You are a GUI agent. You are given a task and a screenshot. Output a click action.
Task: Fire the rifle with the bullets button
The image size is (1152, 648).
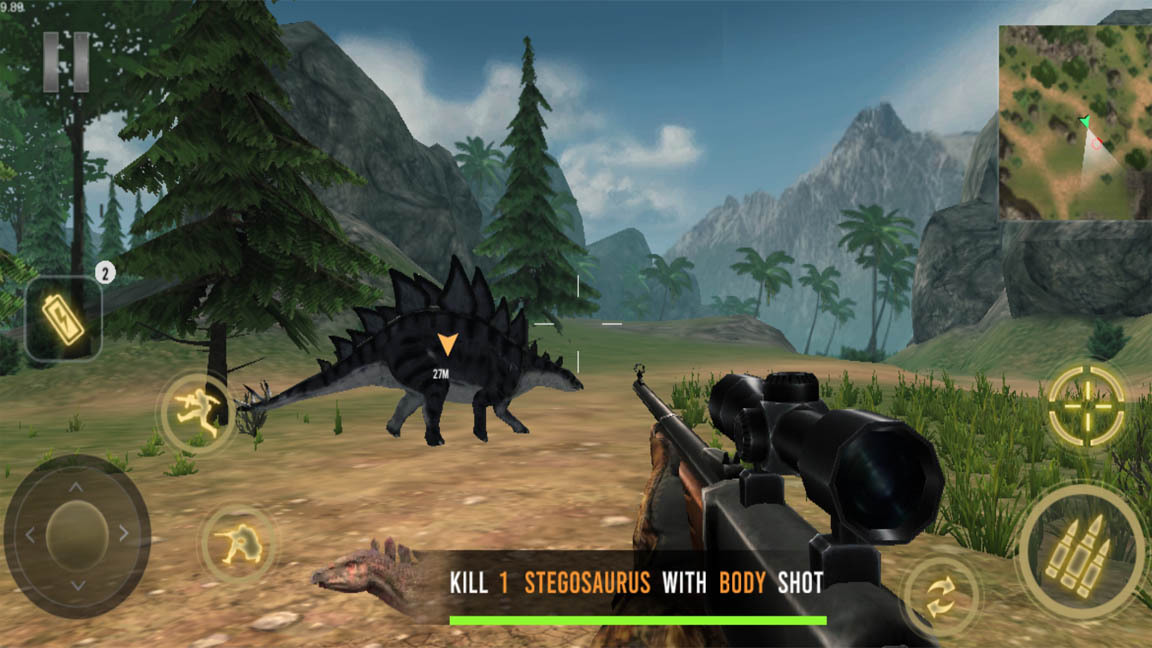(x=1080, y=551)
